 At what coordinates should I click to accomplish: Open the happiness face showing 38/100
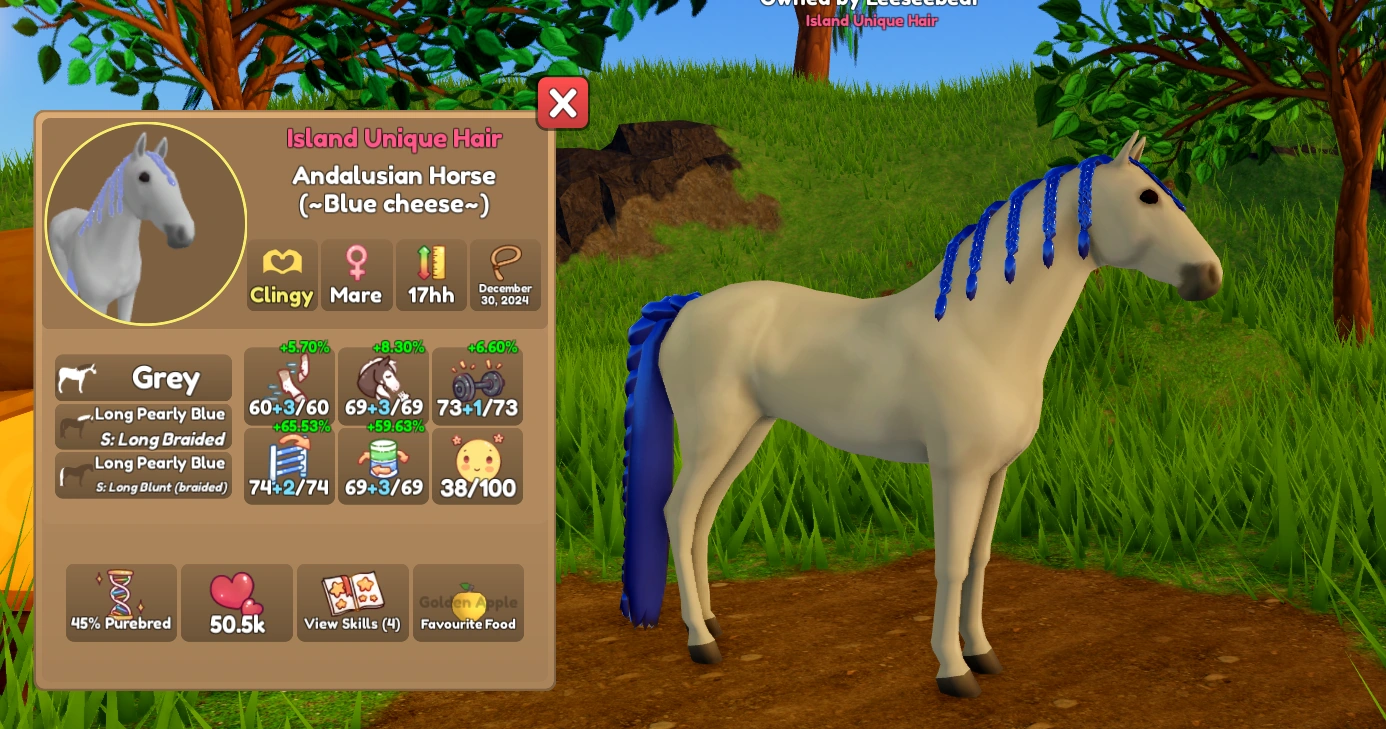coord(477,465)
